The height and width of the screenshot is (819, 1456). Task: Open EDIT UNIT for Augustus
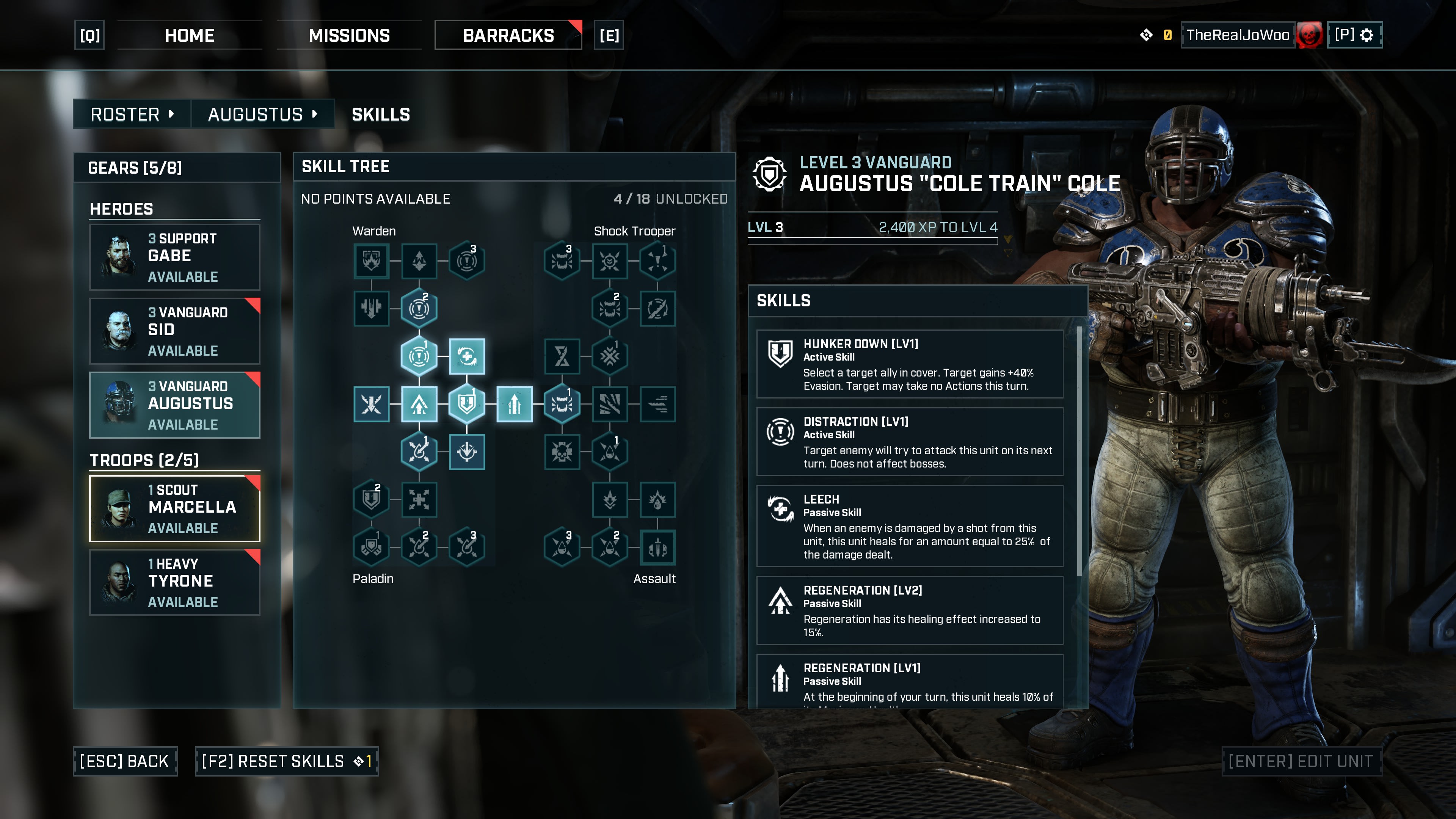pos(1301,761)
